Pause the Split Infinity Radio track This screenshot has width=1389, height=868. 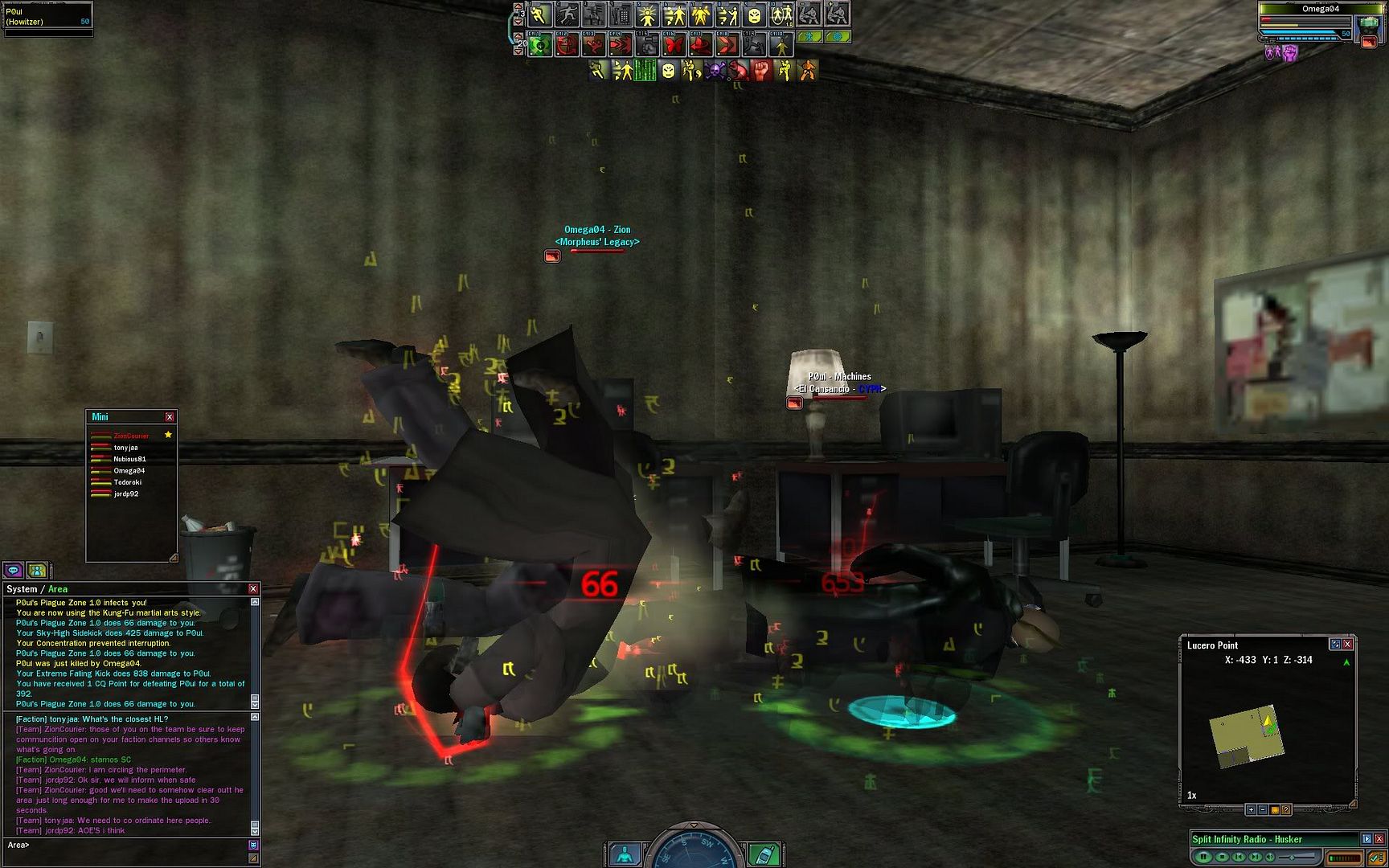click(1203, 857)
